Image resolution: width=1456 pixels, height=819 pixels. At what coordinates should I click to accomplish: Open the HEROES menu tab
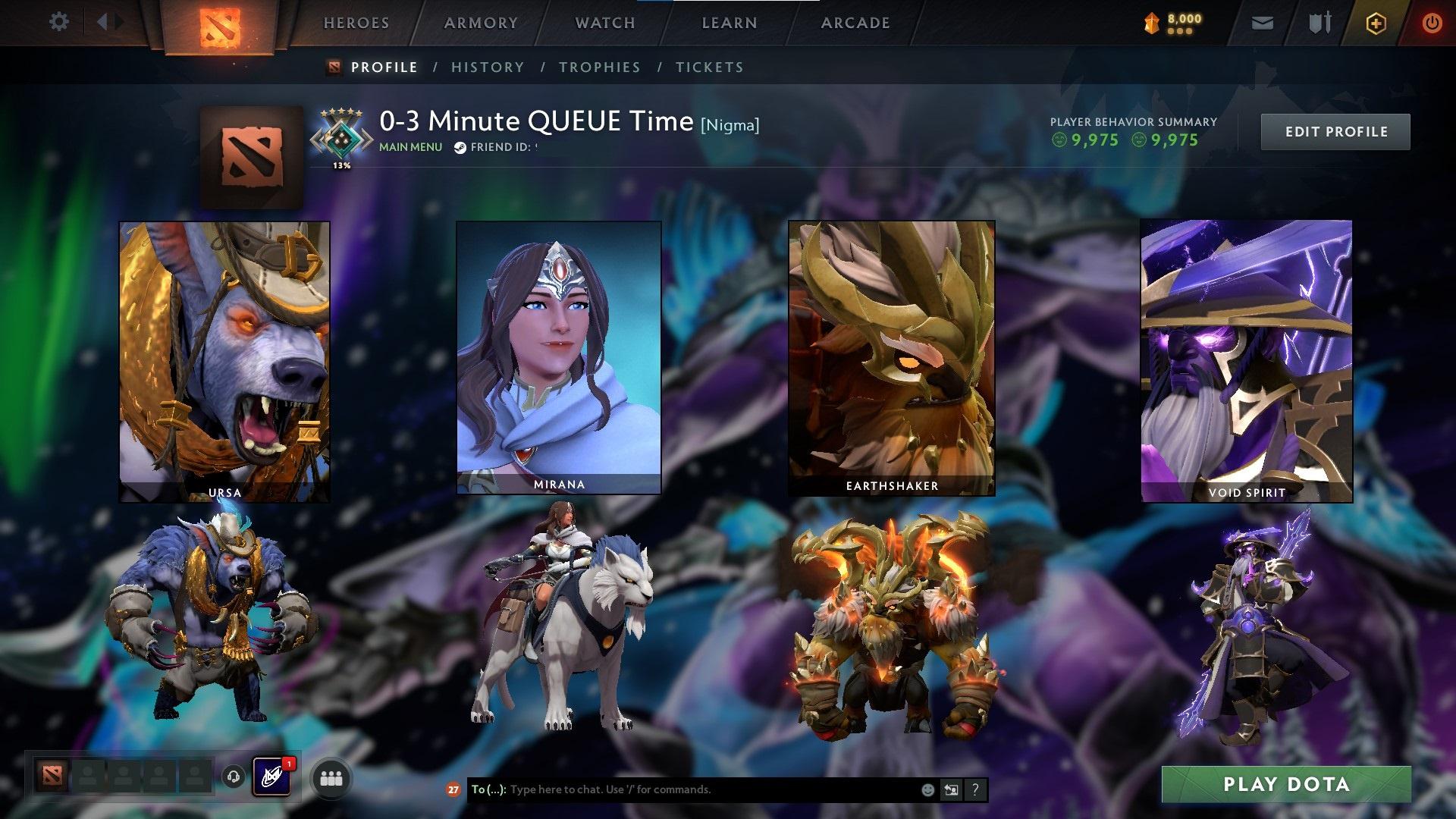pyautogui.click(x=356, y=23)
